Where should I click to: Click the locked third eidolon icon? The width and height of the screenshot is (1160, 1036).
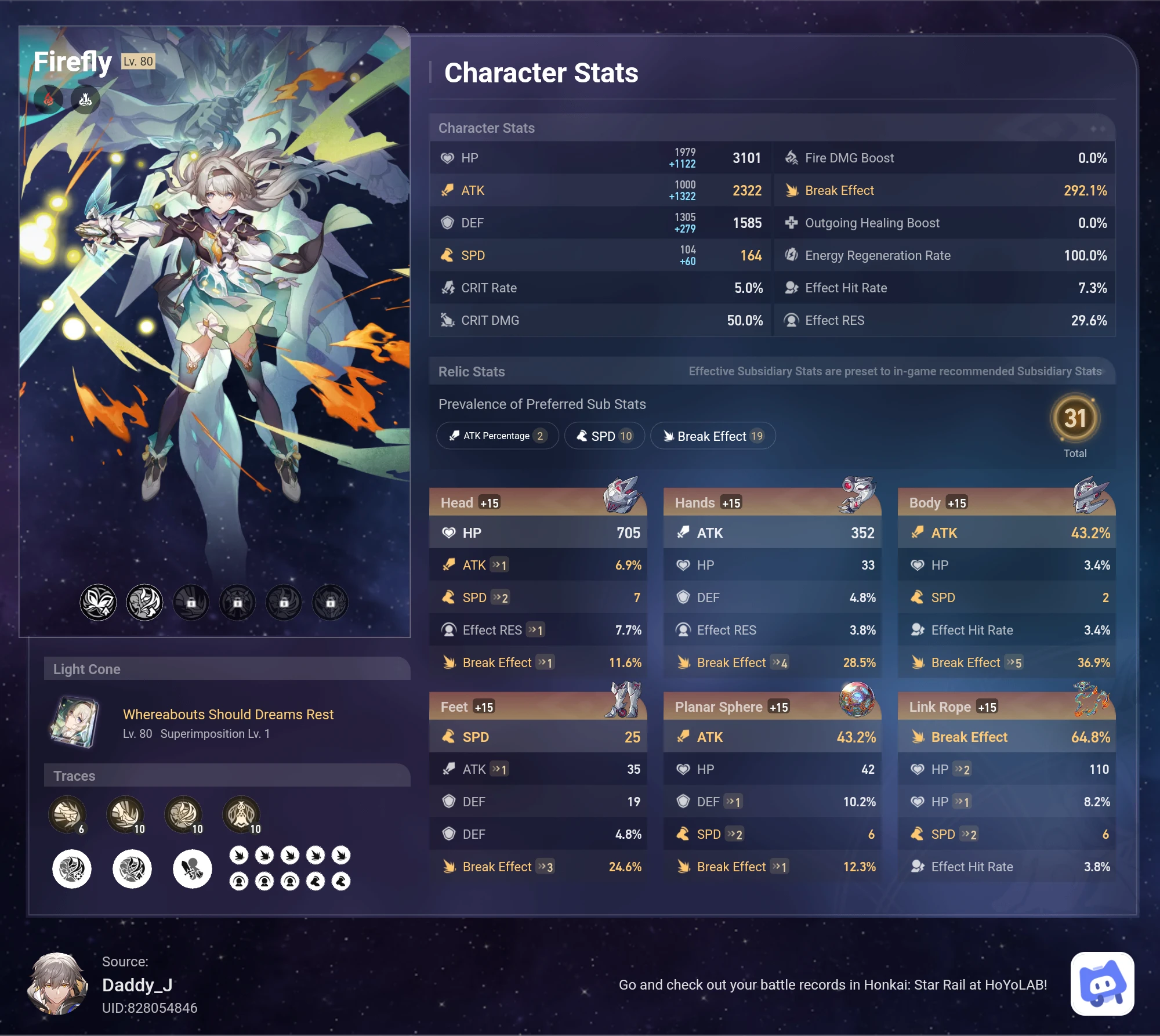click(191, 602)
